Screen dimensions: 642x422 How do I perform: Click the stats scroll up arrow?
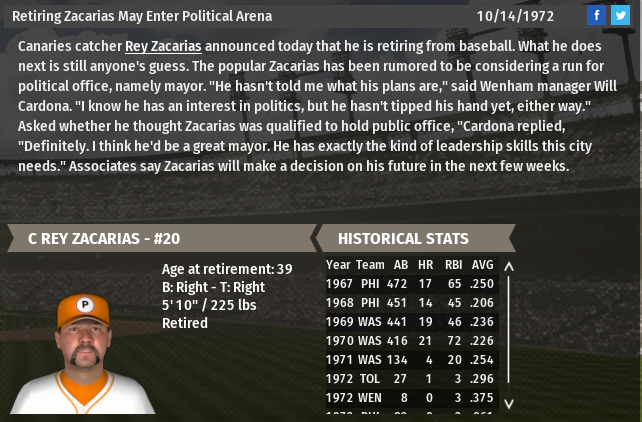click(508, 267)
